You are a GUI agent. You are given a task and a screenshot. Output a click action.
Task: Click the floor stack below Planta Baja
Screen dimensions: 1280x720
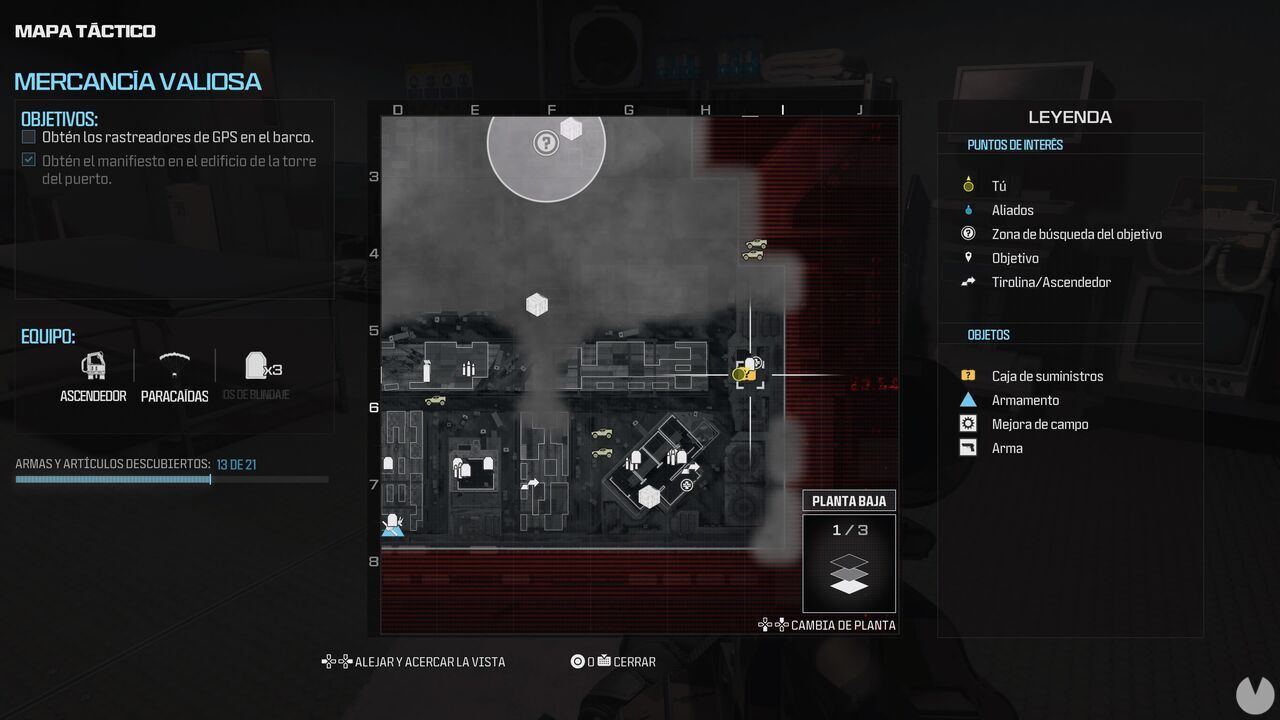pyautogui.click(x=849, y=572)
